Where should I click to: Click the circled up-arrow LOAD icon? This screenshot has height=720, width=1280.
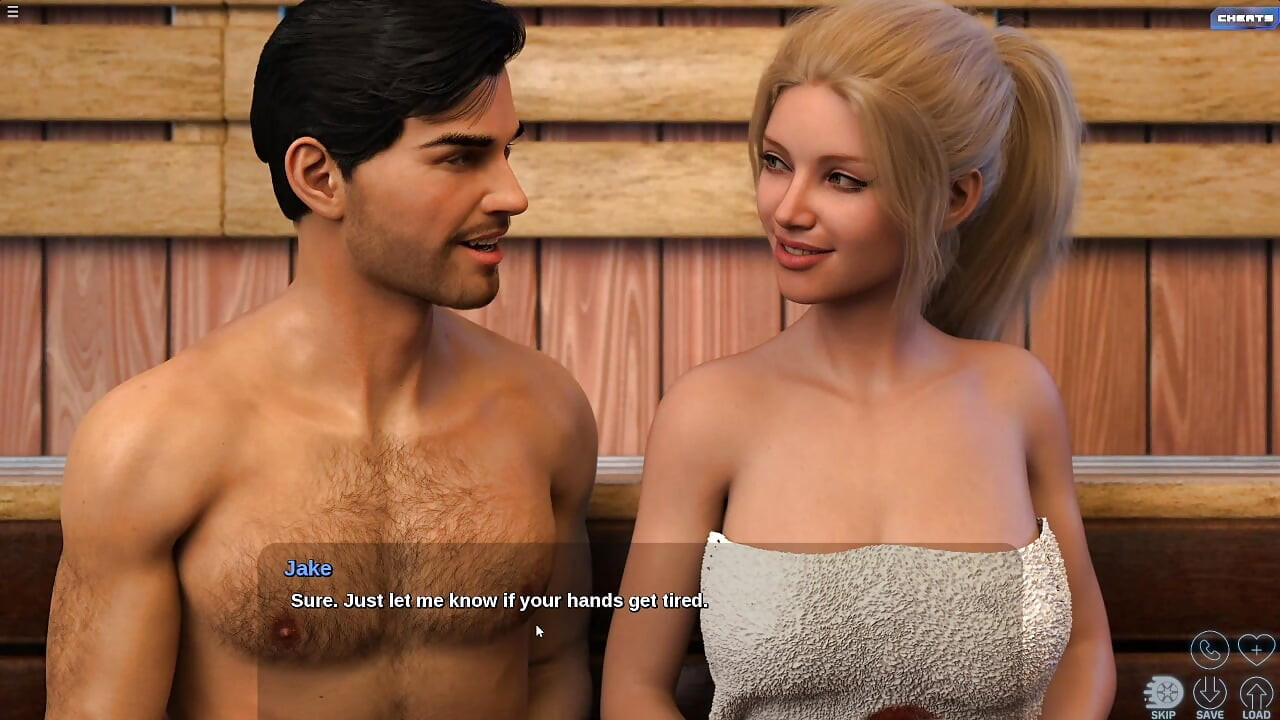[x=1254, y=690]
